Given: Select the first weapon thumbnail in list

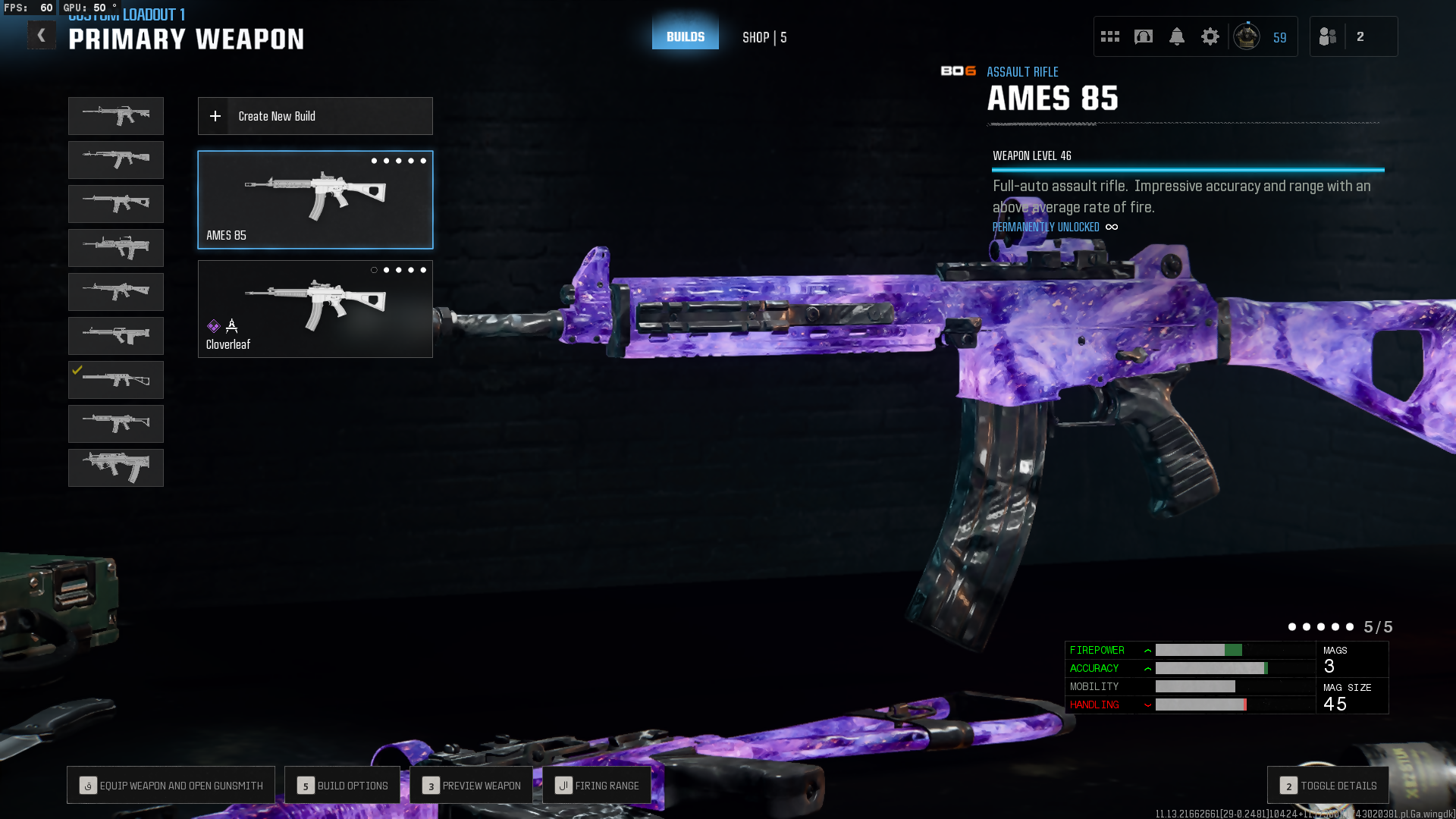Looking at the screenshot, I should (116, 116).
